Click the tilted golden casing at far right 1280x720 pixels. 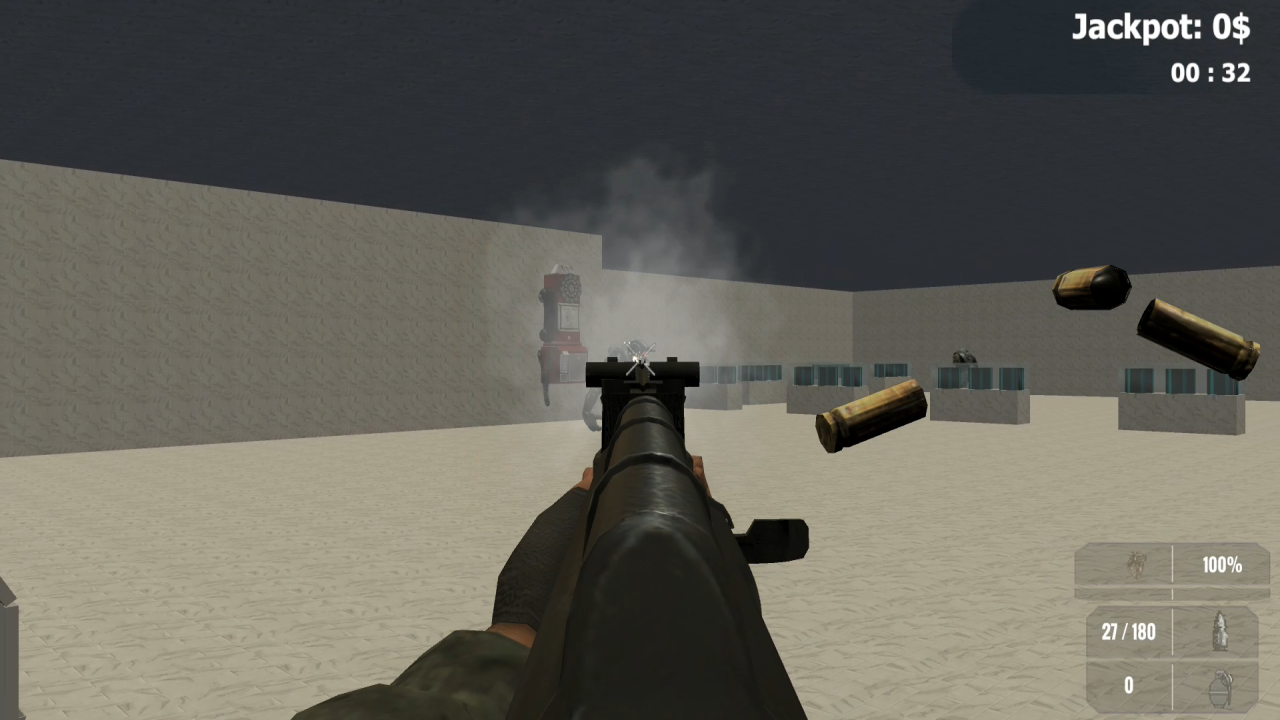[1196, 340]
